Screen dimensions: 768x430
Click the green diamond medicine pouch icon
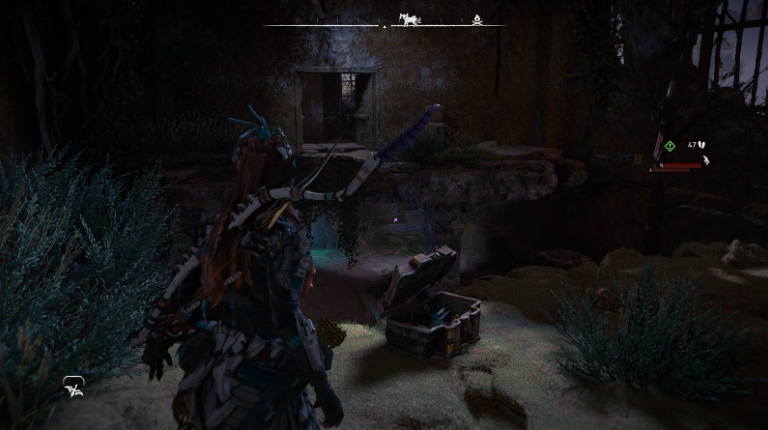coord(669,146)
